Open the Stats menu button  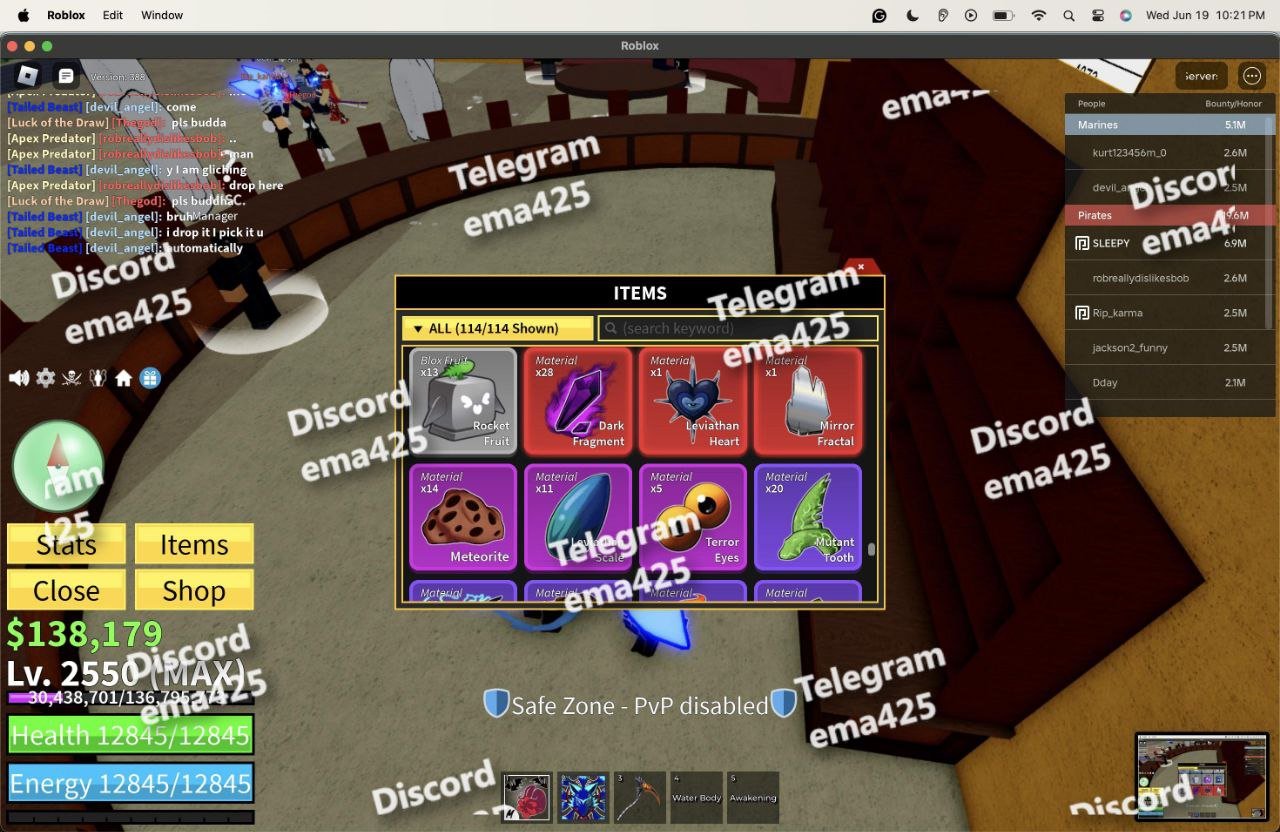tap(66, 545)
